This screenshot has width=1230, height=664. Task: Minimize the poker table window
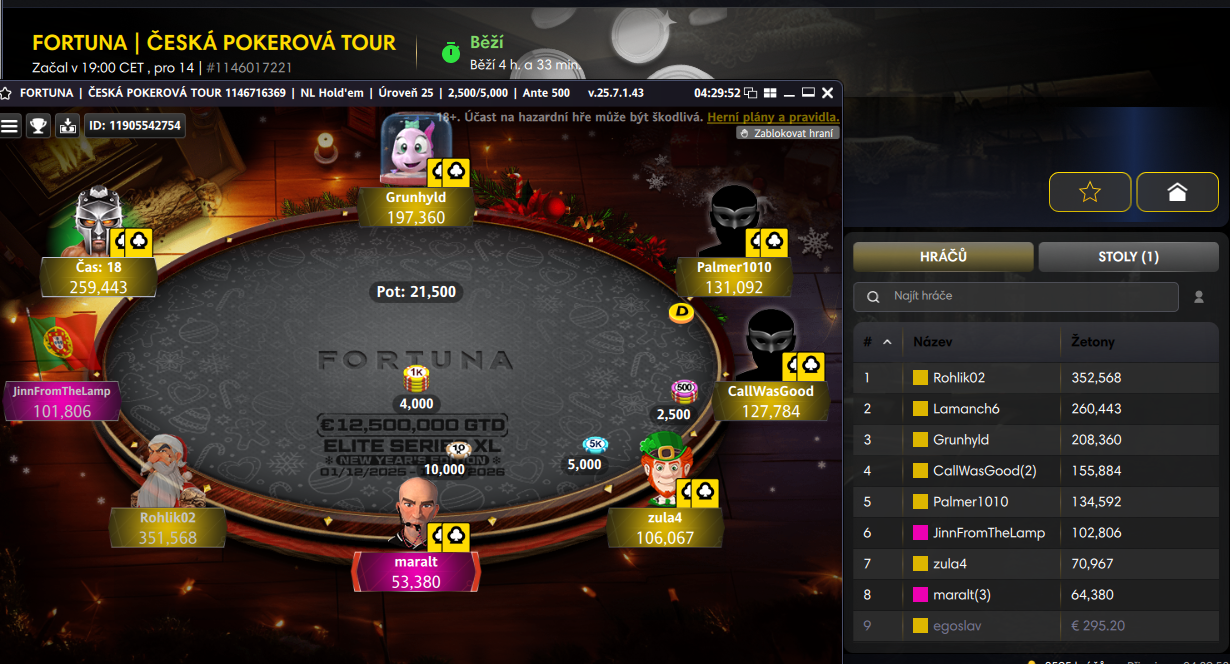coord(789,93)
